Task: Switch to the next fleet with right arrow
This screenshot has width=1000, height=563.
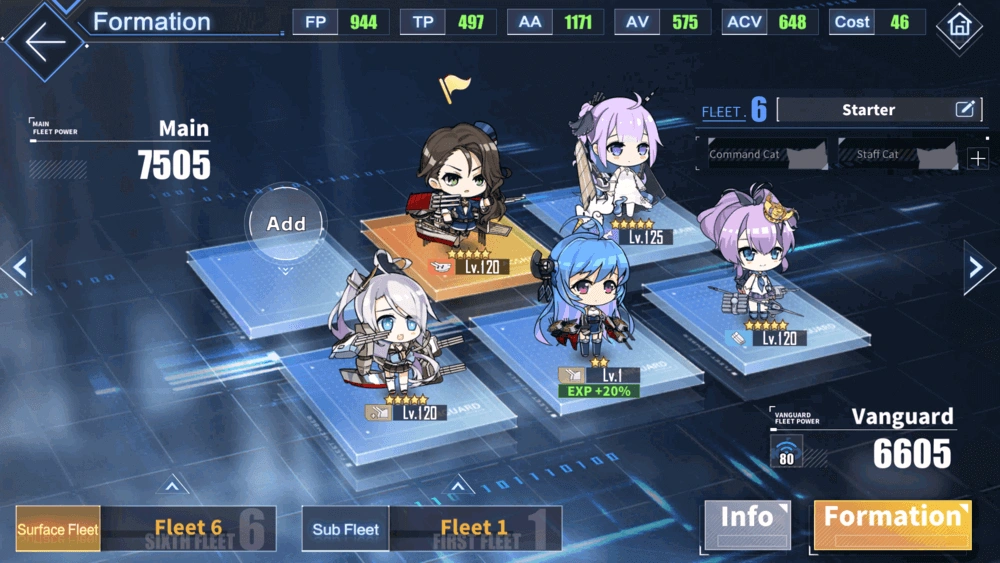Action: pos(977,267)
